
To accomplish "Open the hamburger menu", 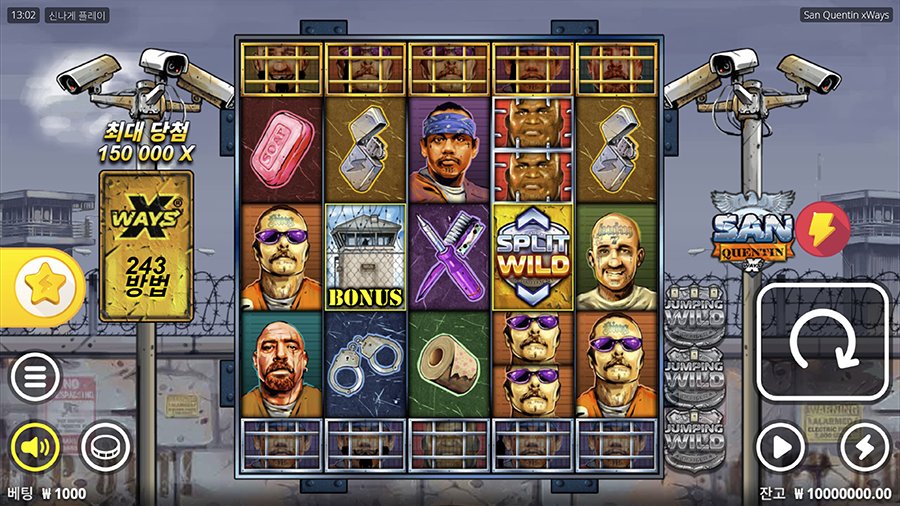I will 35,378.
